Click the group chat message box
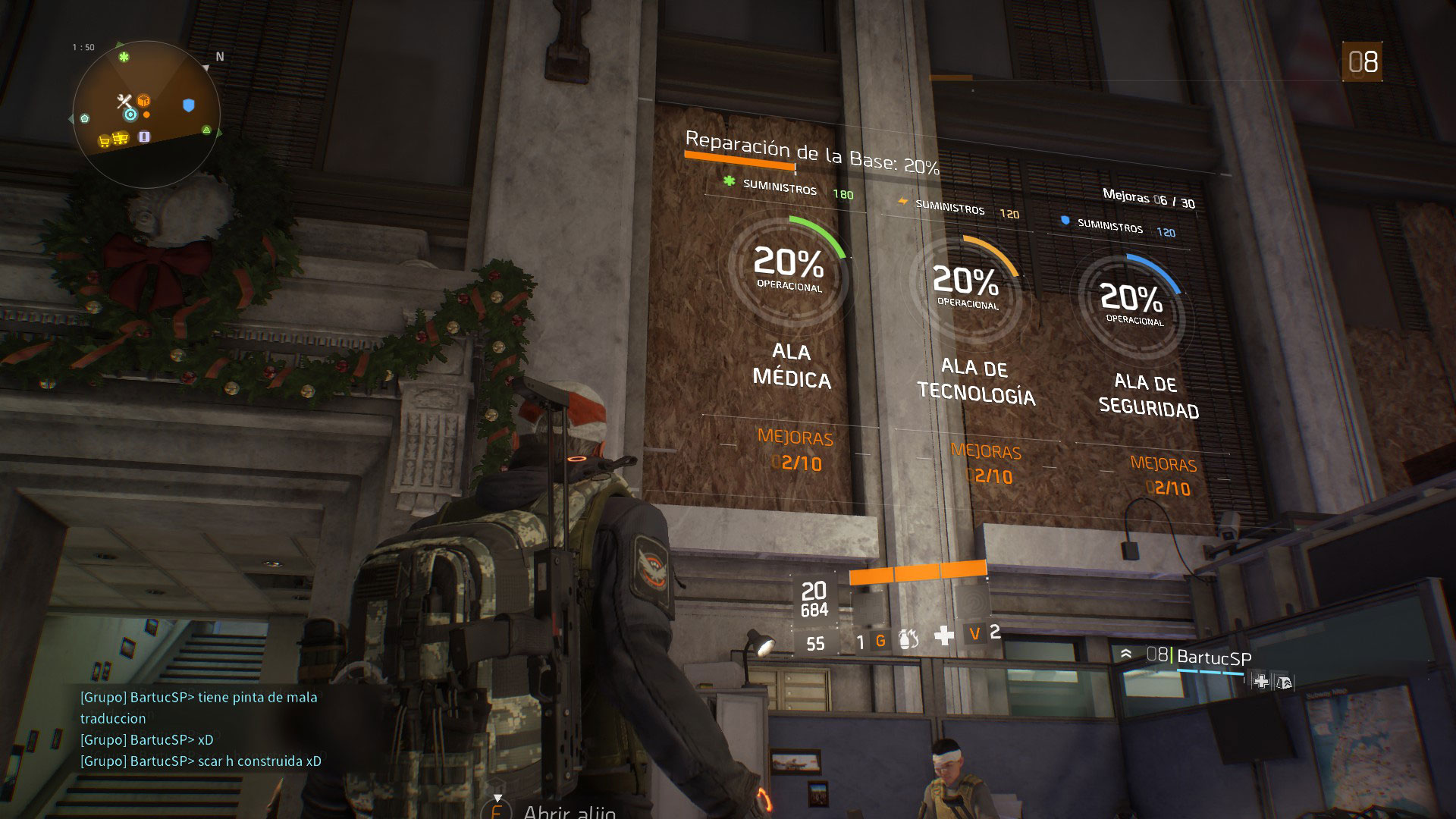Image resolution: width=1456 pixels, height=819 pixels. point(200,729)
